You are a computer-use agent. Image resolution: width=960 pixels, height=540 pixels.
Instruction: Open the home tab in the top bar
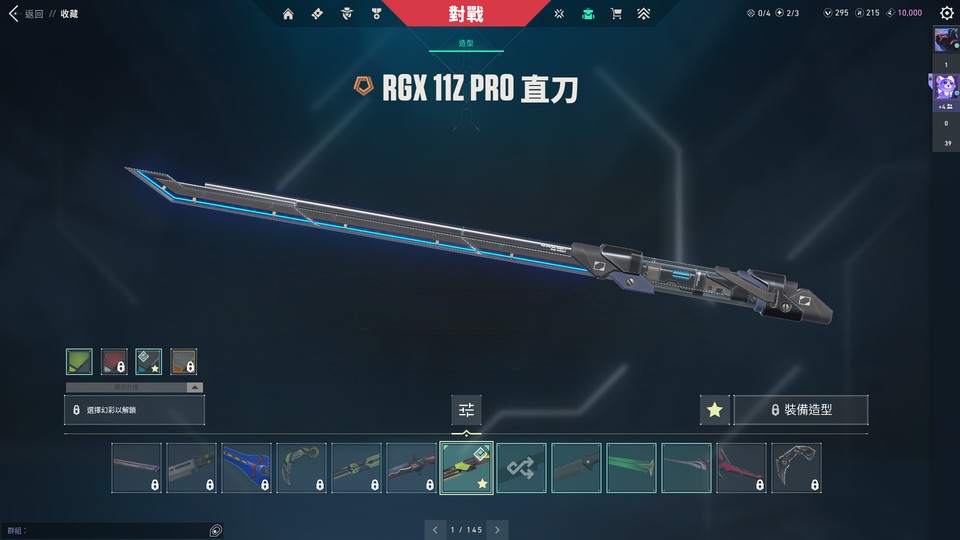pos(289,14)
